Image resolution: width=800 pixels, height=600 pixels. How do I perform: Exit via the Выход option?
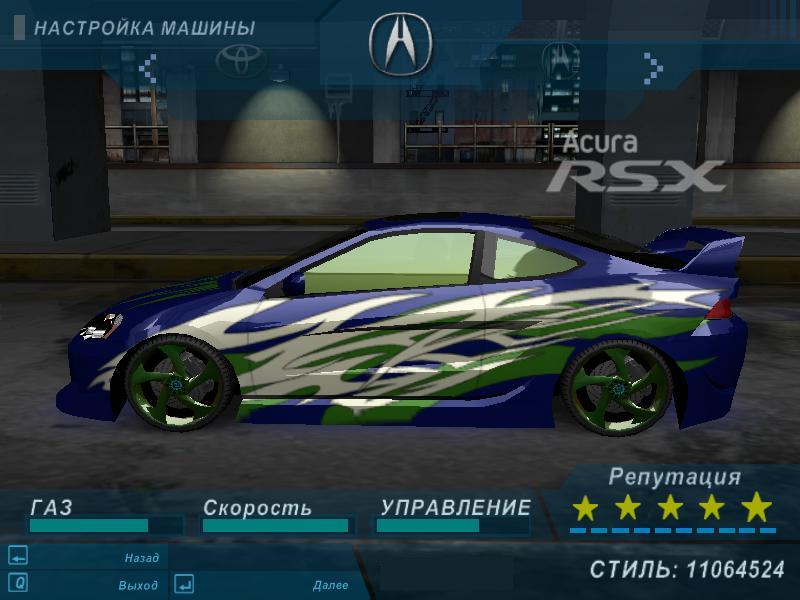137,585
